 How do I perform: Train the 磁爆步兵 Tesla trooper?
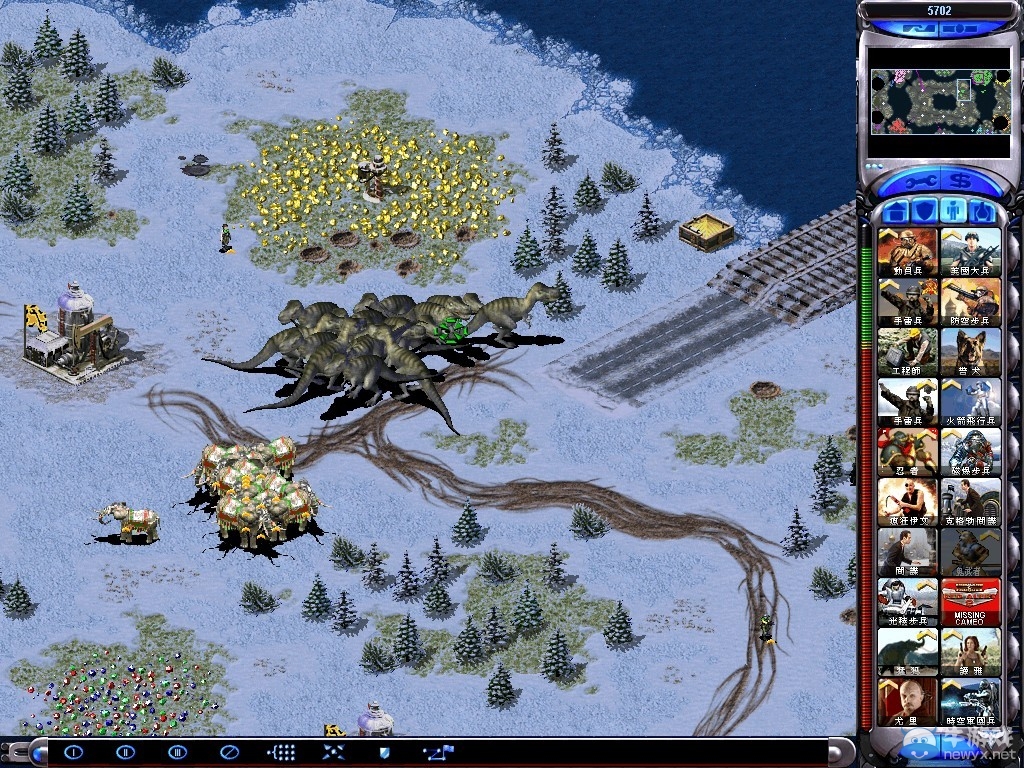click(970, 452)
